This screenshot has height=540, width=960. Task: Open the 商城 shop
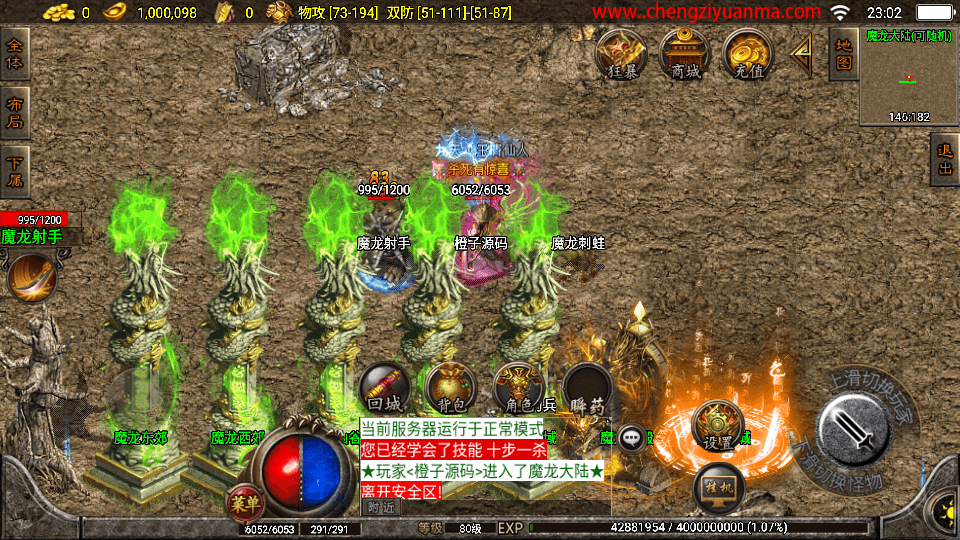[685, 53]
